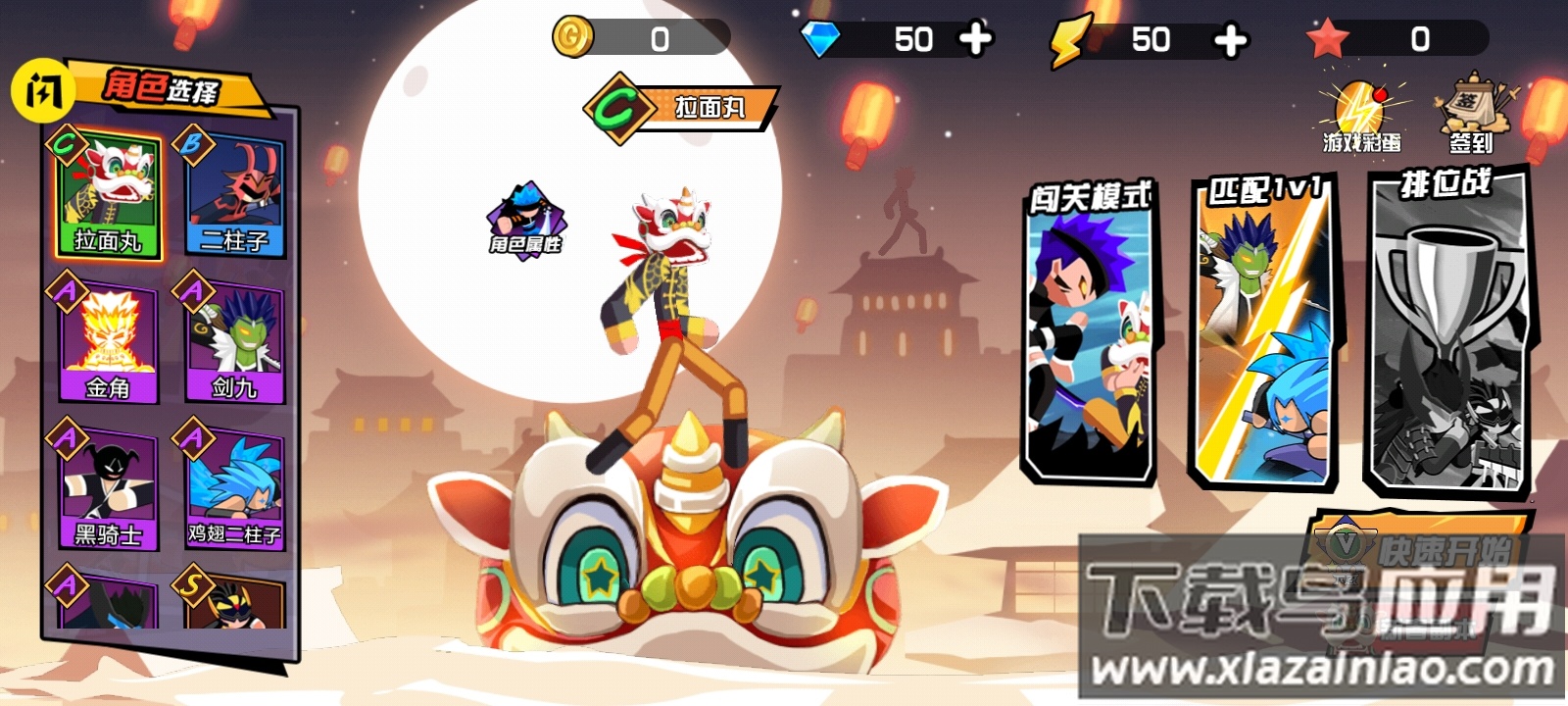This screenshot has height=706, width=1568.
Task: Tap the 快速开始 quick start button
Action: (x=1423, y=548)
